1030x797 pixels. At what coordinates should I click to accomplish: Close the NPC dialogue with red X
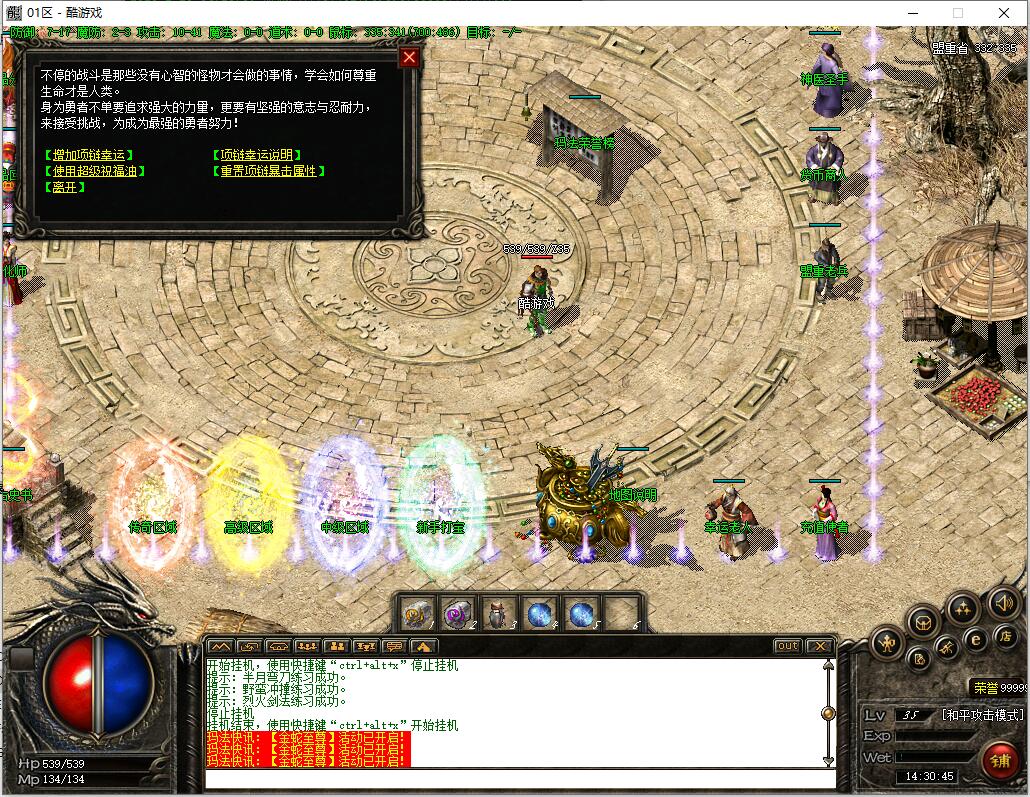coord(409,57)
